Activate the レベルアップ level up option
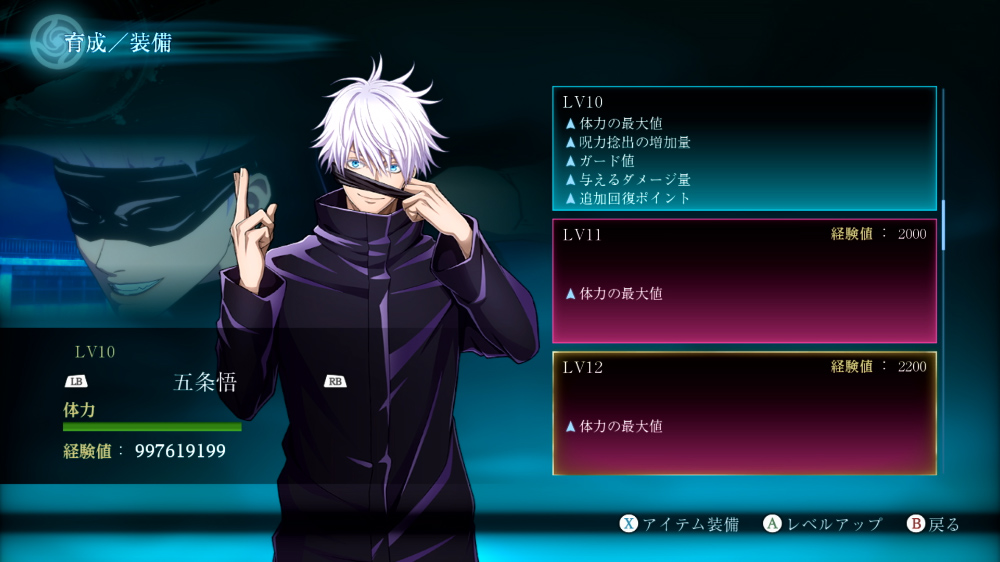 (823, 524)
